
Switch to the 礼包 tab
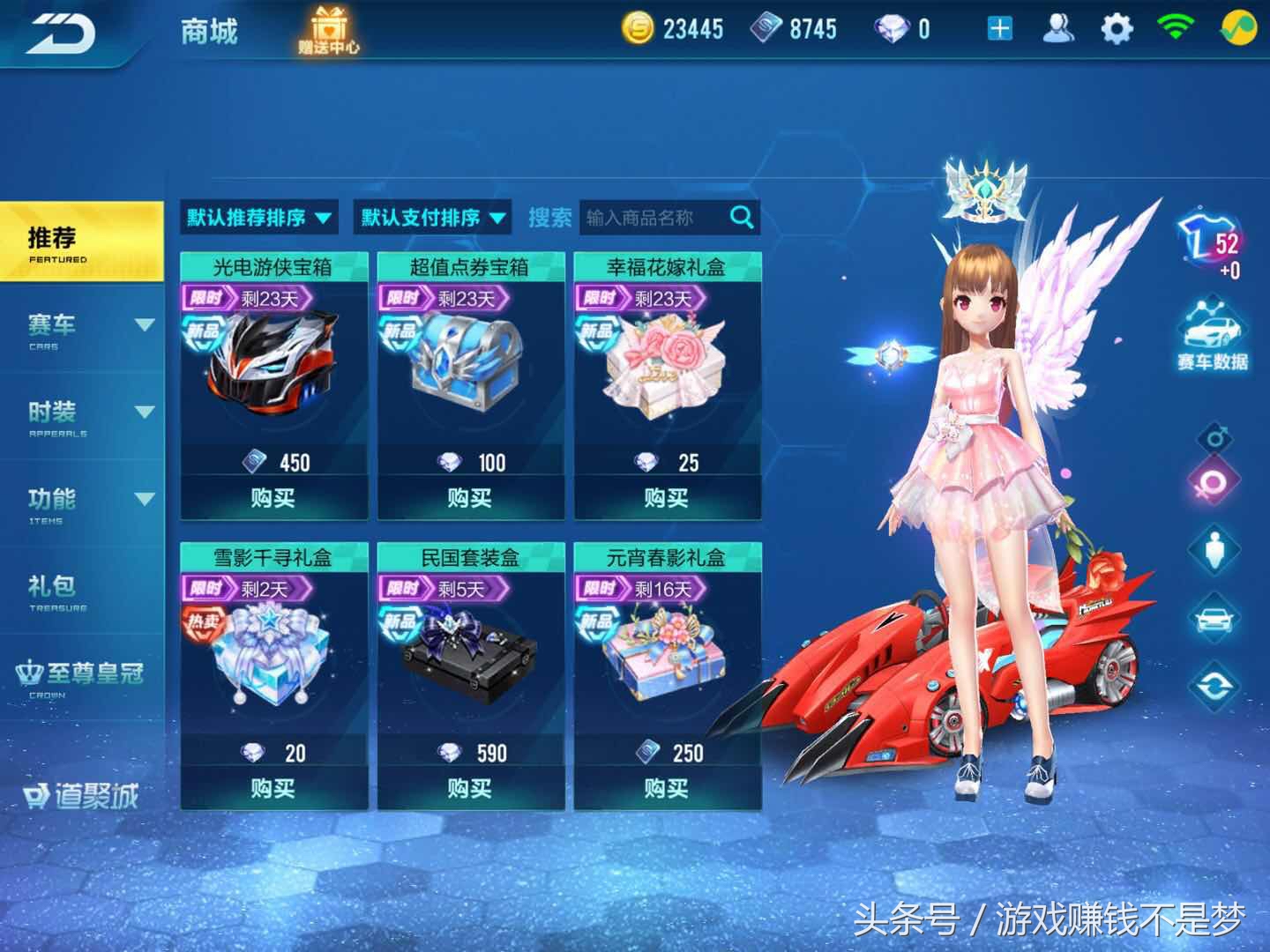(53, 586)
